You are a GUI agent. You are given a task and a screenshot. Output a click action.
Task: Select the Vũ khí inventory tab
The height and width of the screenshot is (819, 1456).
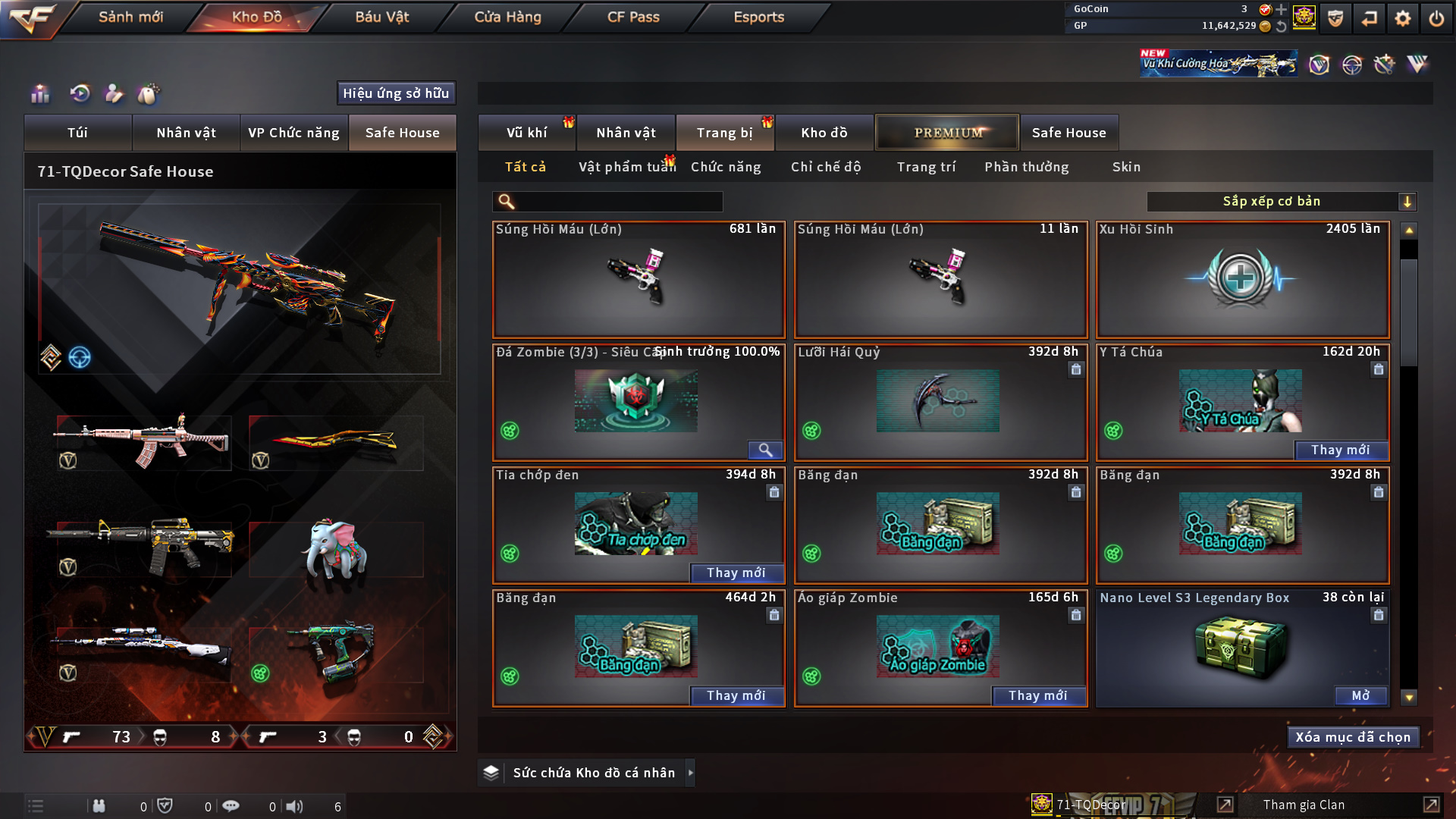(x=526, y=133)
